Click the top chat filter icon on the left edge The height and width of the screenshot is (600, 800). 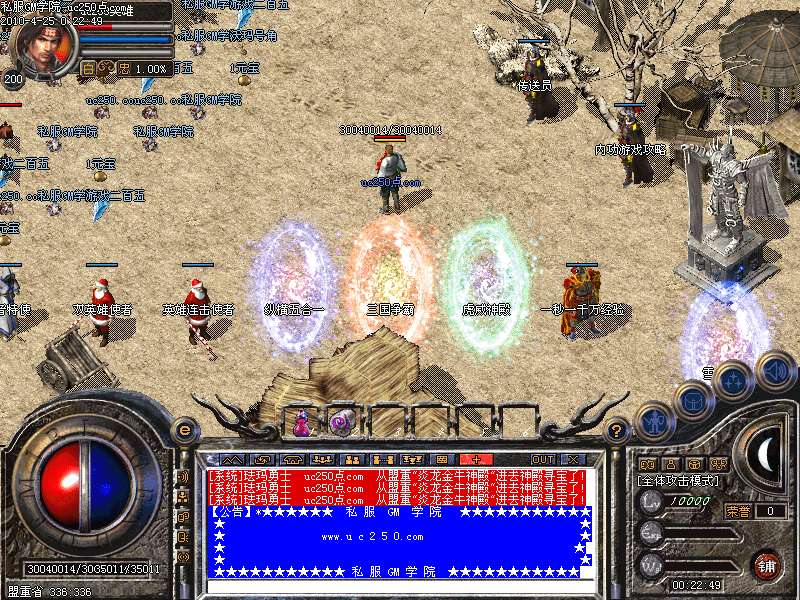(184, 475)
